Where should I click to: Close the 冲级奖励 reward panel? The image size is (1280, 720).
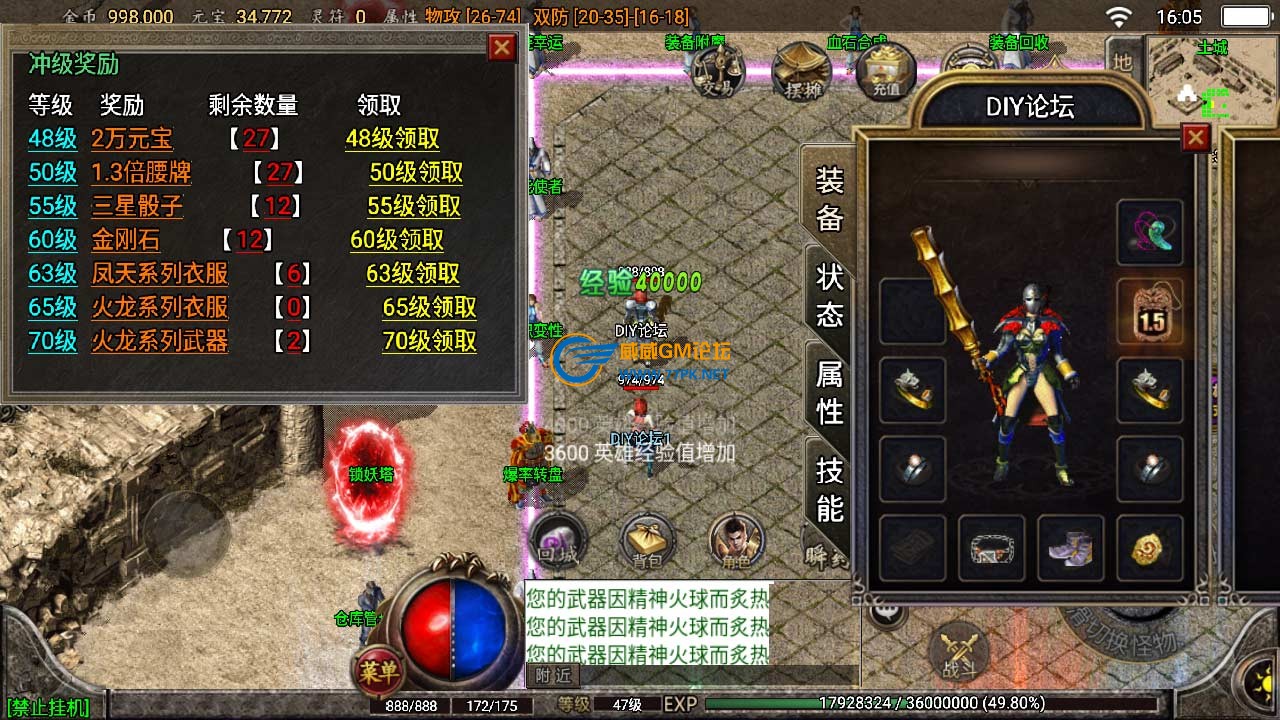(502, 47)
